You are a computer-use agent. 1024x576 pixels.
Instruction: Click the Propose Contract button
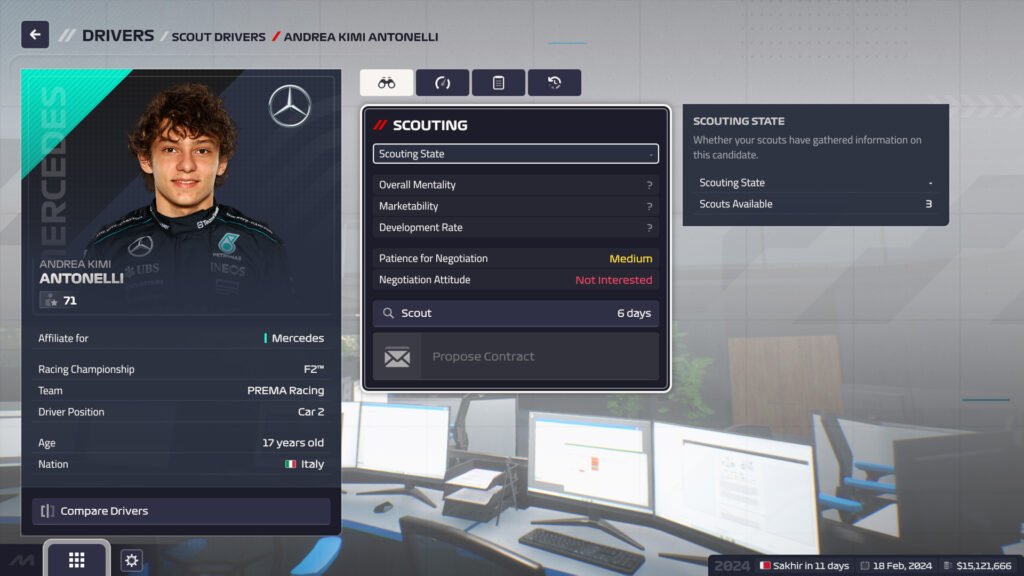click(x=515, y=357)
